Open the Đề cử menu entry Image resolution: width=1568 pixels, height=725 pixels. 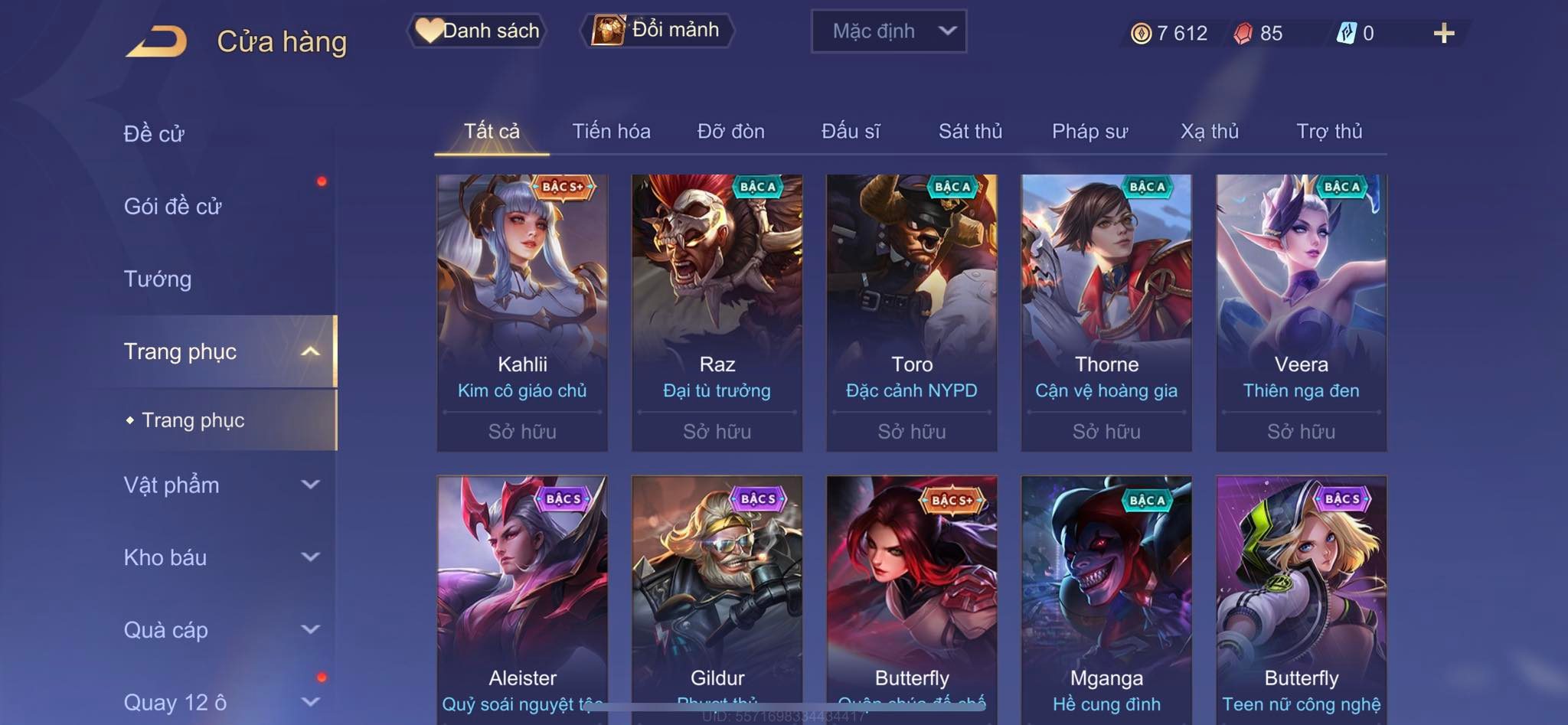tap(154, 133)
